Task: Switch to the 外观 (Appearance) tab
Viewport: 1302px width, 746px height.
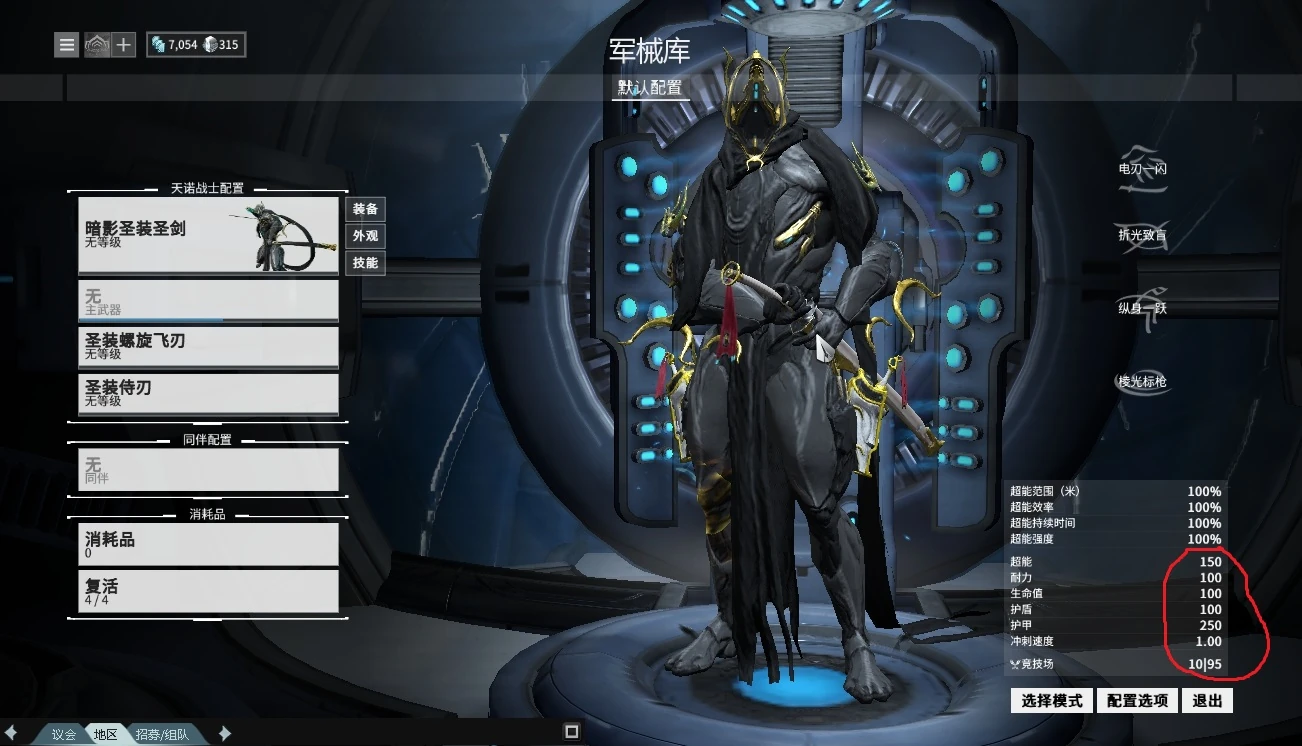Action: pos(364,236)
